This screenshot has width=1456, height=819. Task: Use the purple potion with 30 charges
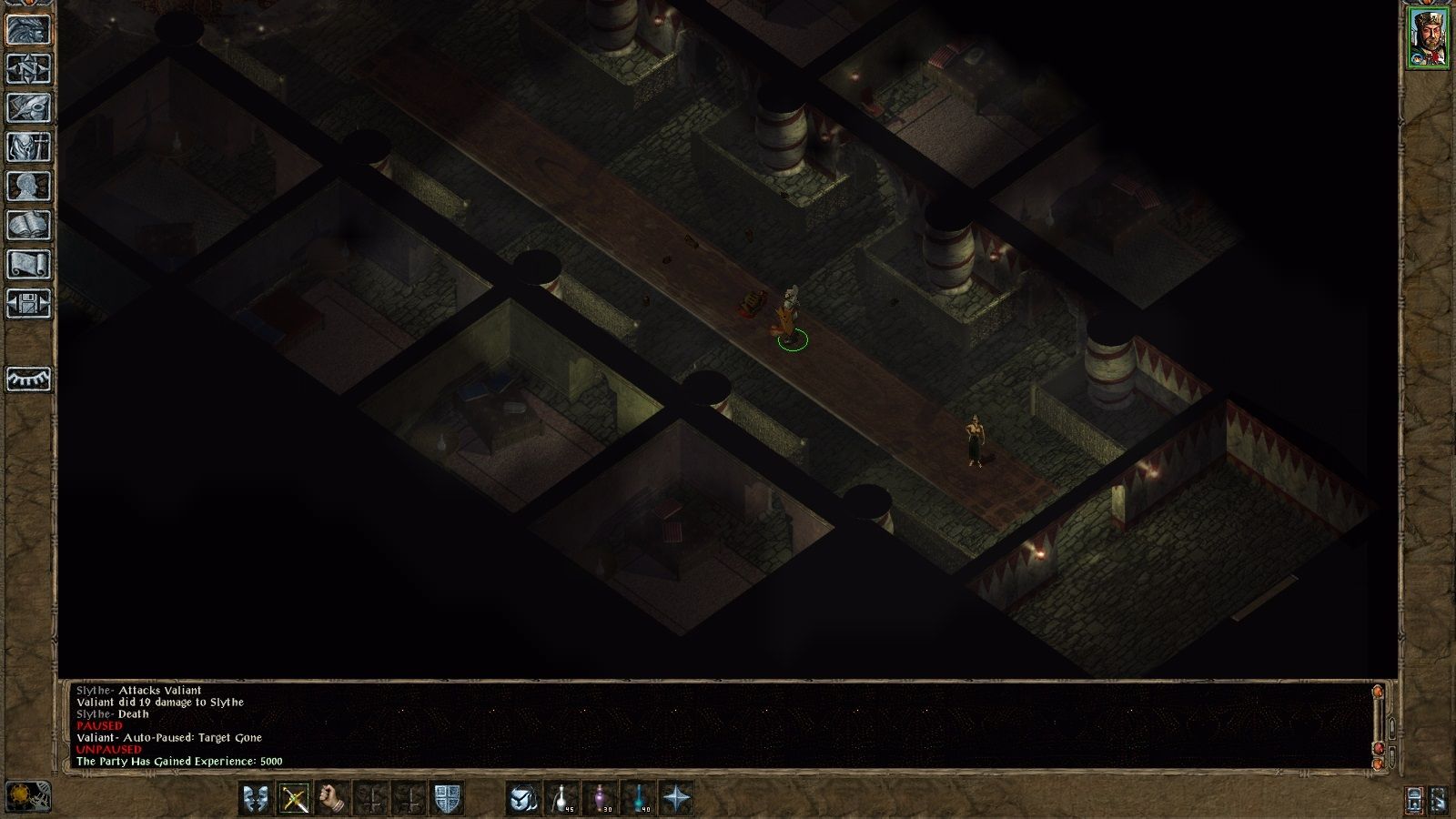click(601, 799)
